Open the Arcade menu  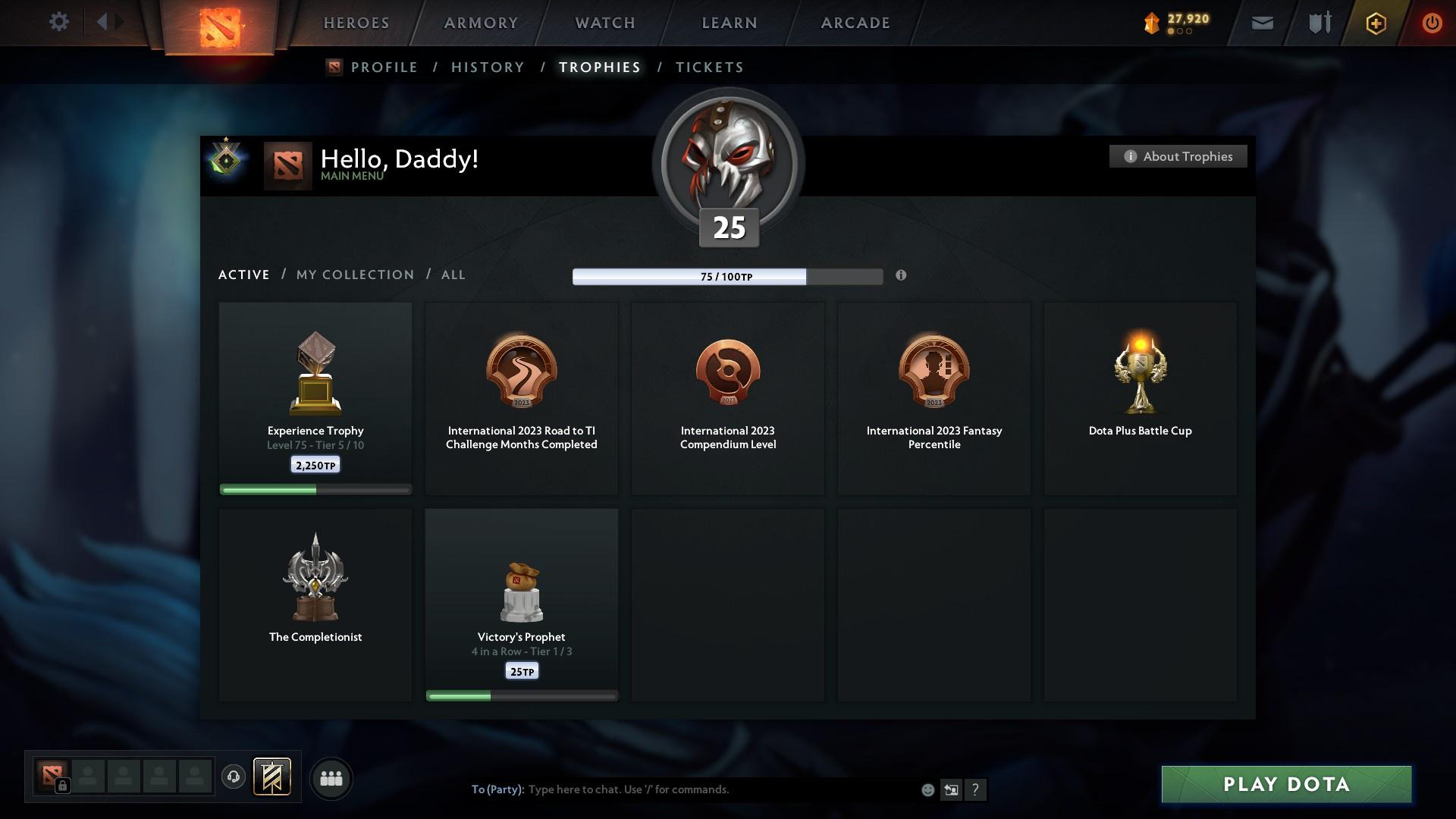tap(855, 23)
